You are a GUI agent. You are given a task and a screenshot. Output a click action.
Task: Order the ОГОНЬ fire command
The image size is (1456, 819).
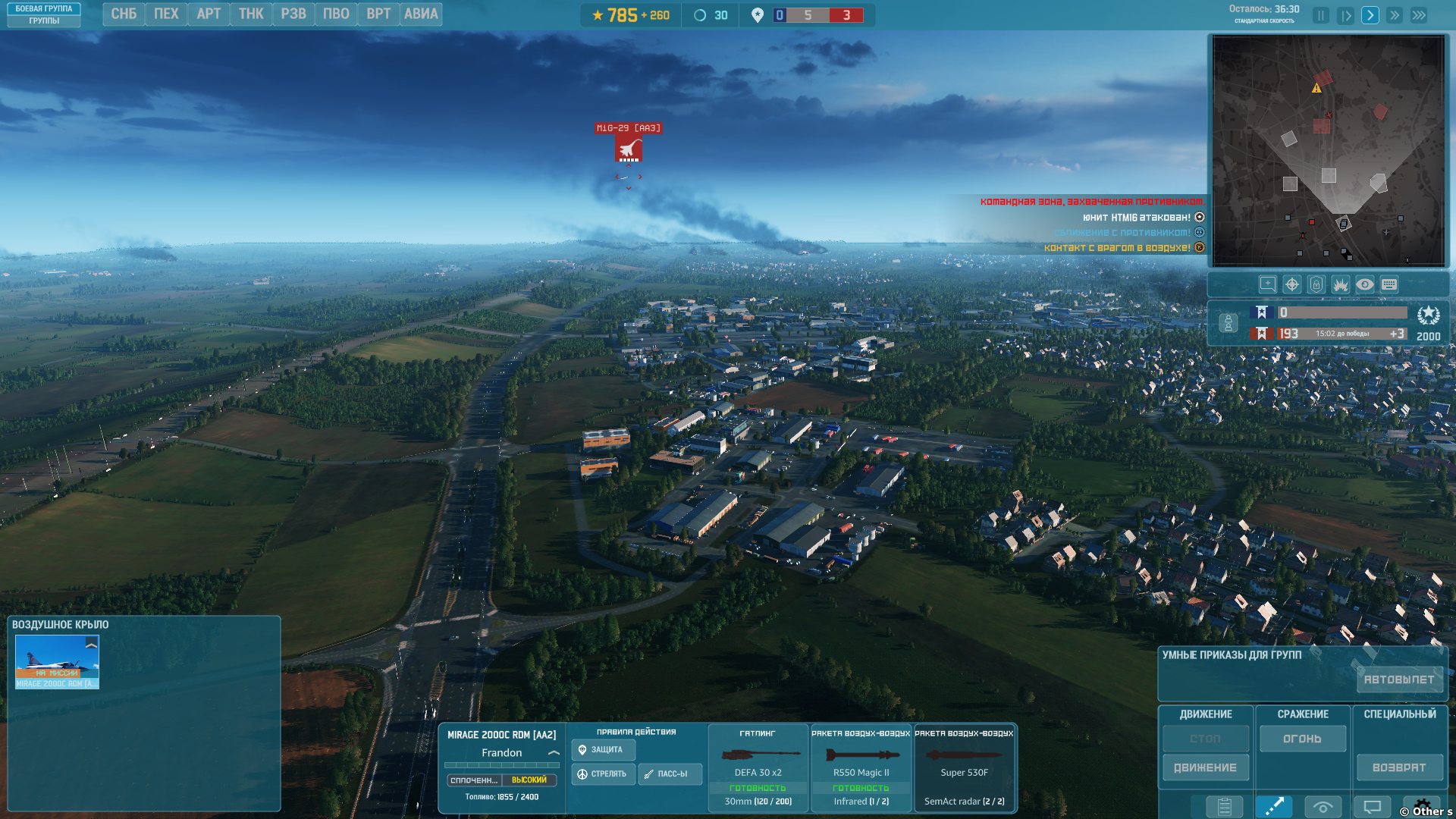coord(1302,739)
